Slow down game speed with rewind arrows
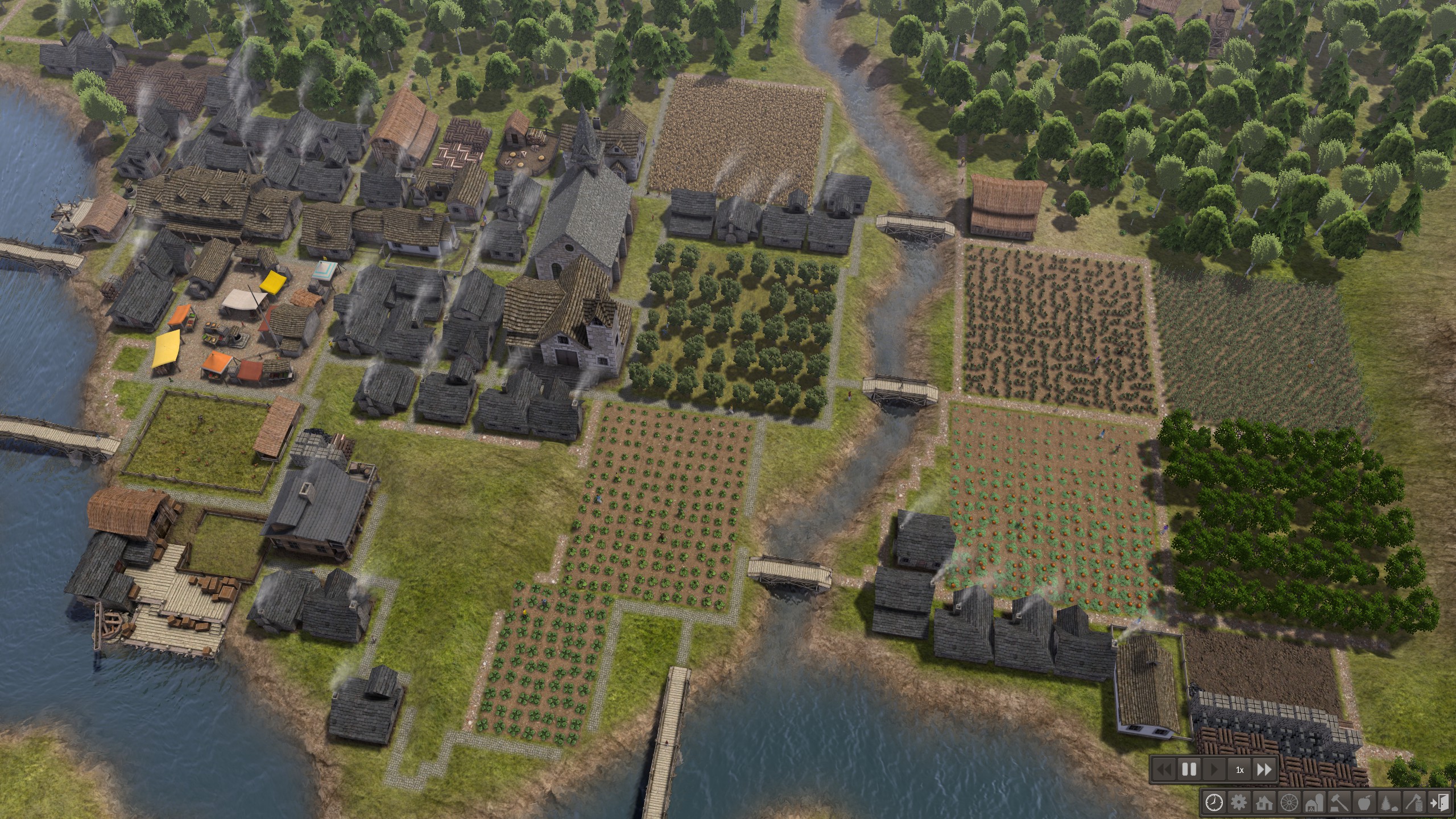The height and width of the screenshot is (819, 1456). (1164, 770)
